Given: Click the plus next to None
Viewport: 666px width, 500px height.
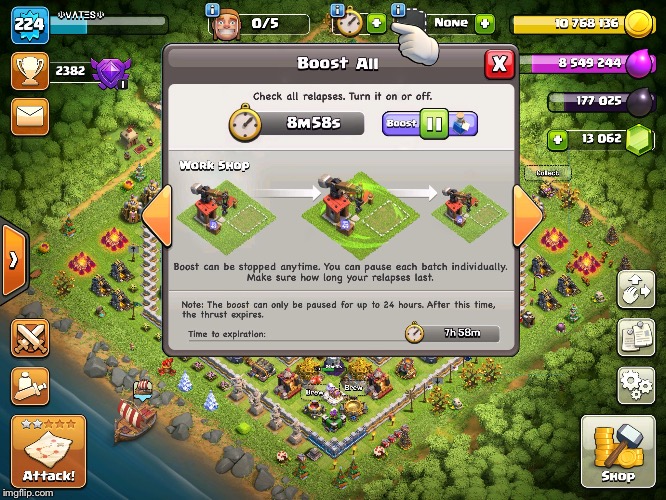Looking at the screenshot, I should (x=484, y=22).
